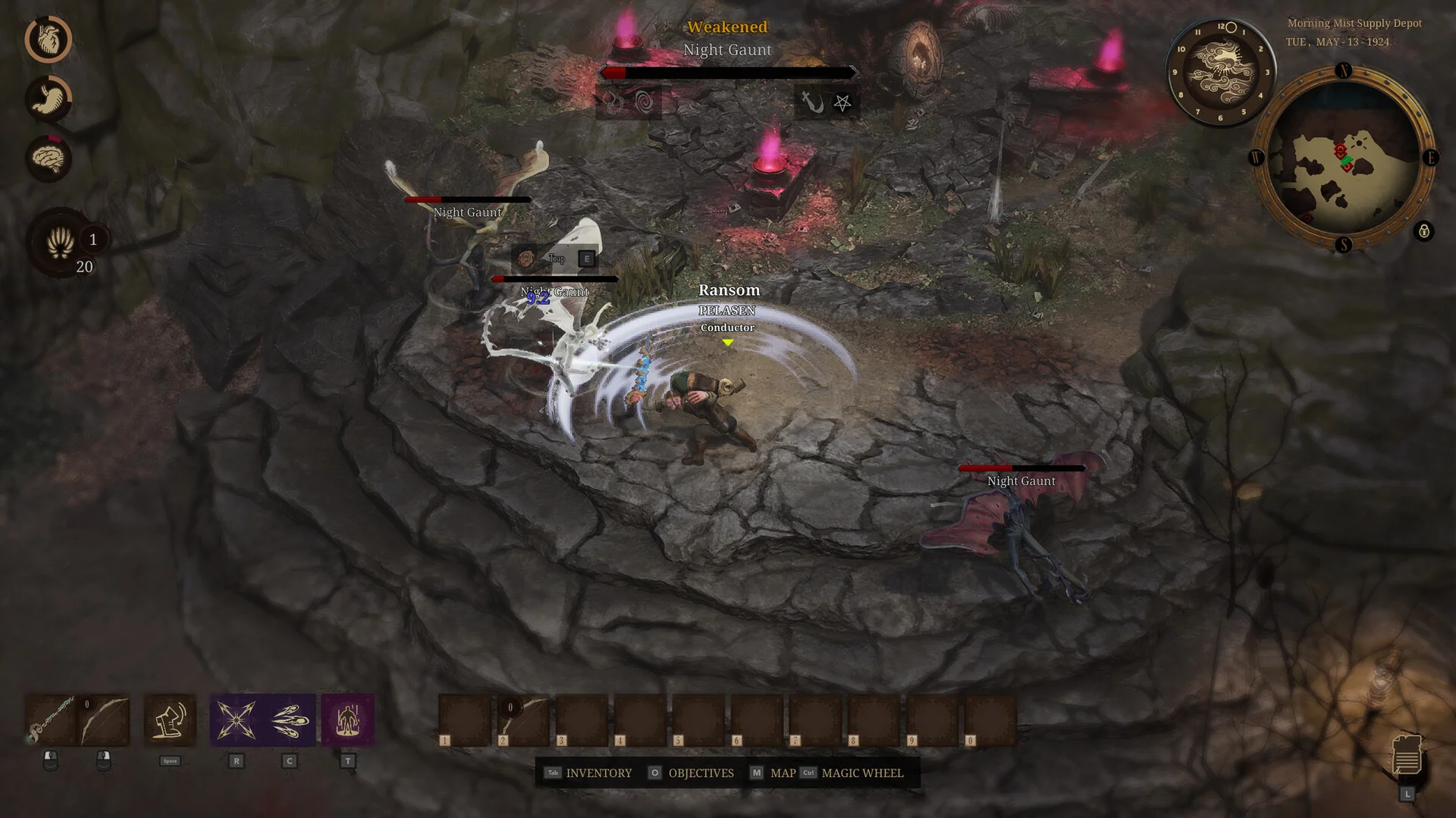Activate the glowing humanoid figure ability
The width and height of the screenshot is (1456, 818).
coord(347,719)
